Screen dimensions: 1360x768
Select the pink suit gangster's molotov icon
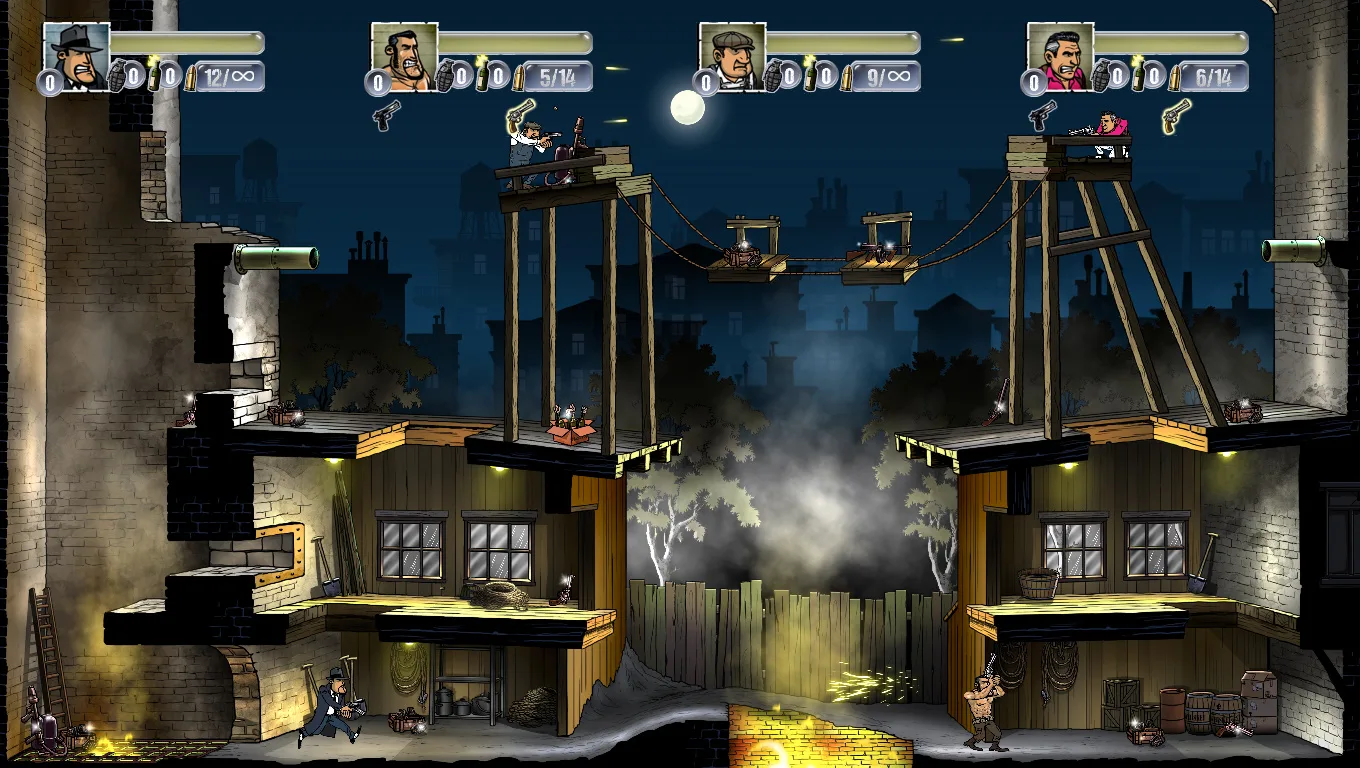pyautogui.click(x=1139, y=75)
